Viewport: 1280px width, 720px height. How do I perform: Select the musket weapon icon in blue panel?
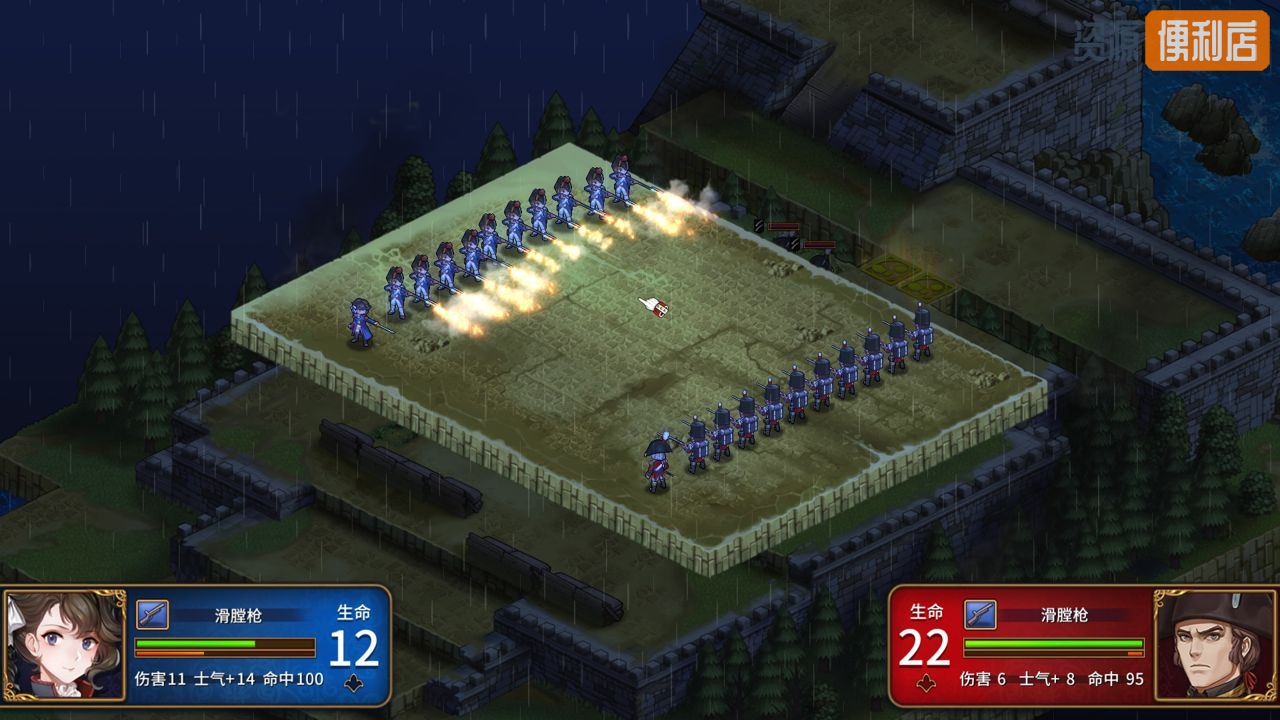tap(152, 614)
